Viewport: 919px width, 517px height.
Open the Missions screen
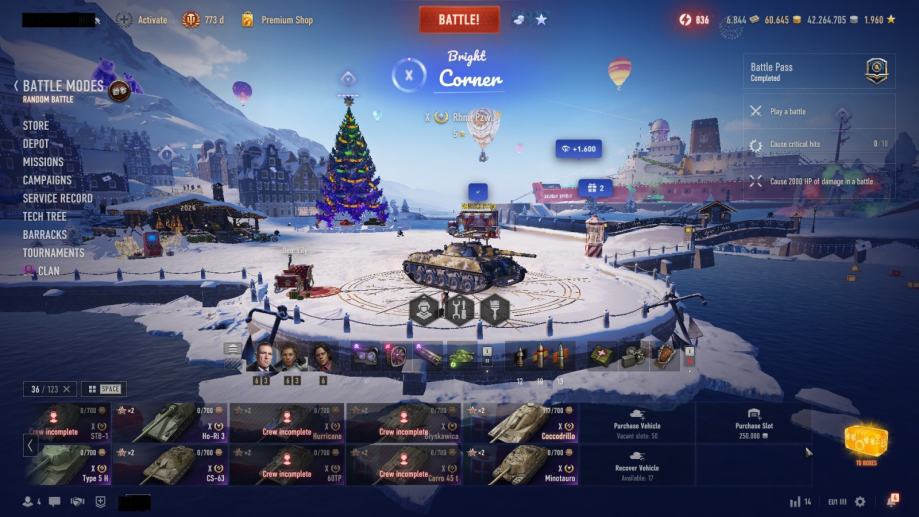coord(43,162)
